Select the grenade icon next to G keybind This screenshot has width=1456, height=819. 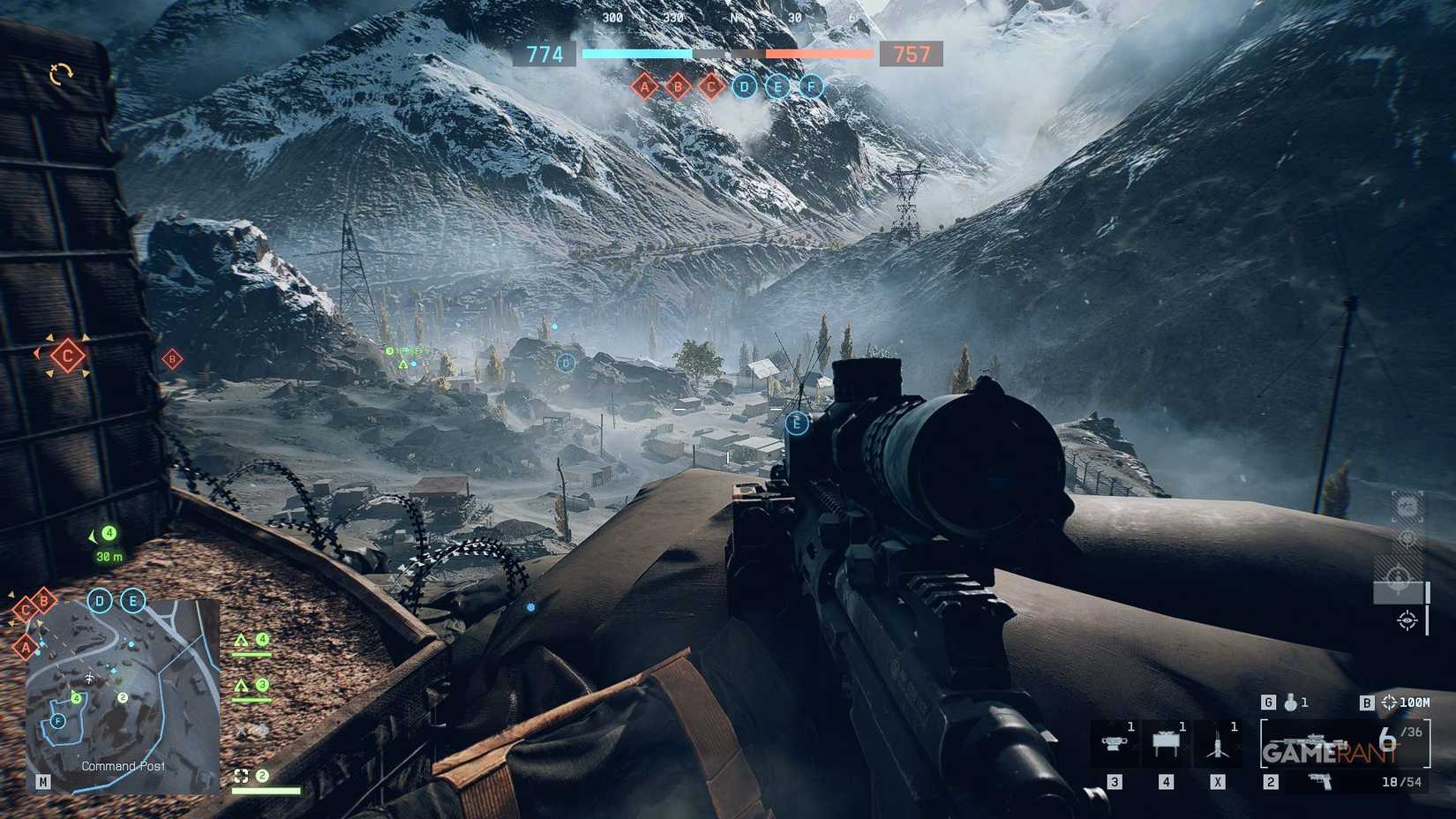1292,703
